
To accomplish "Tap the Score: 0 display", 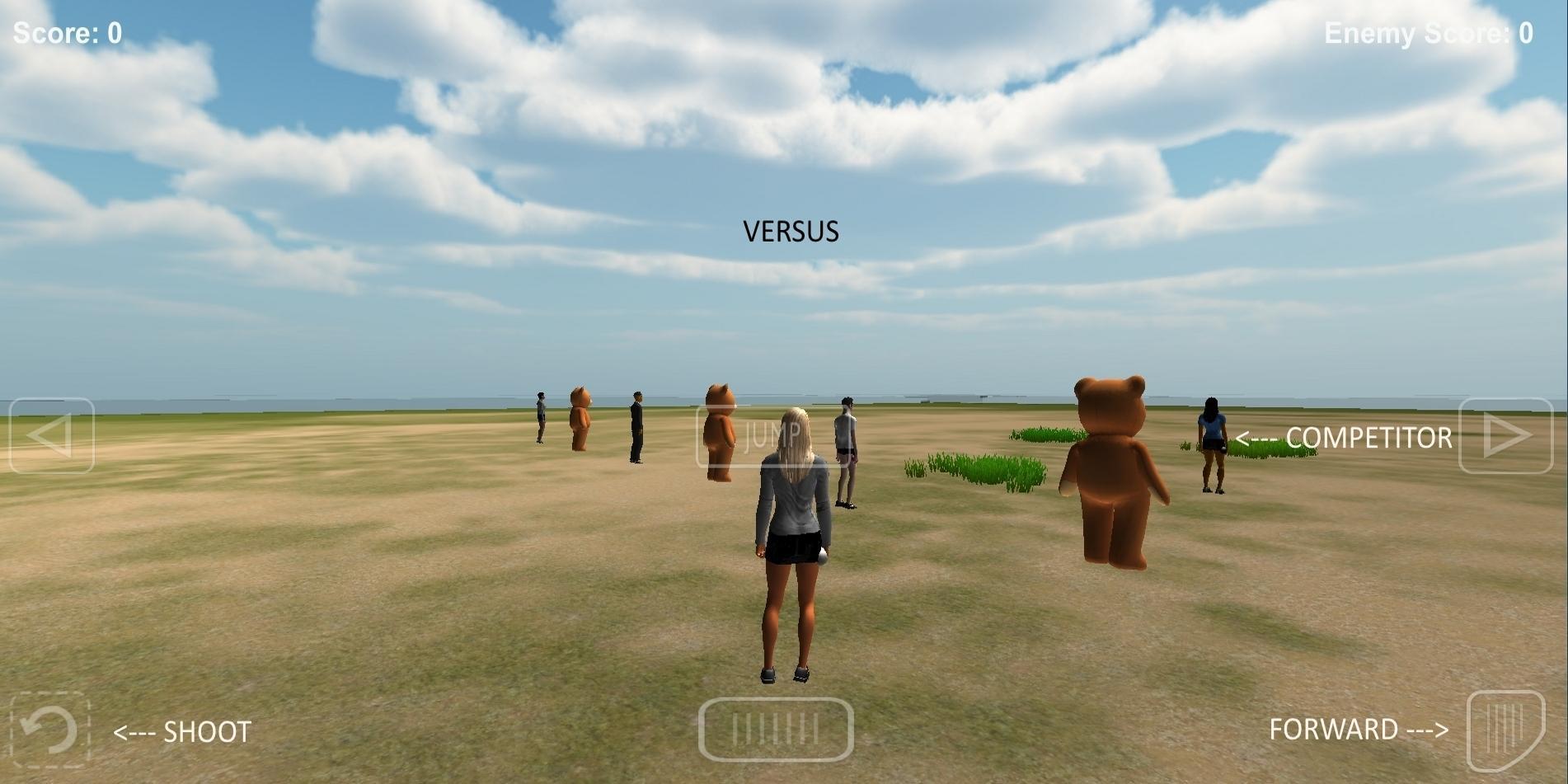I will (x=66, y=31).
